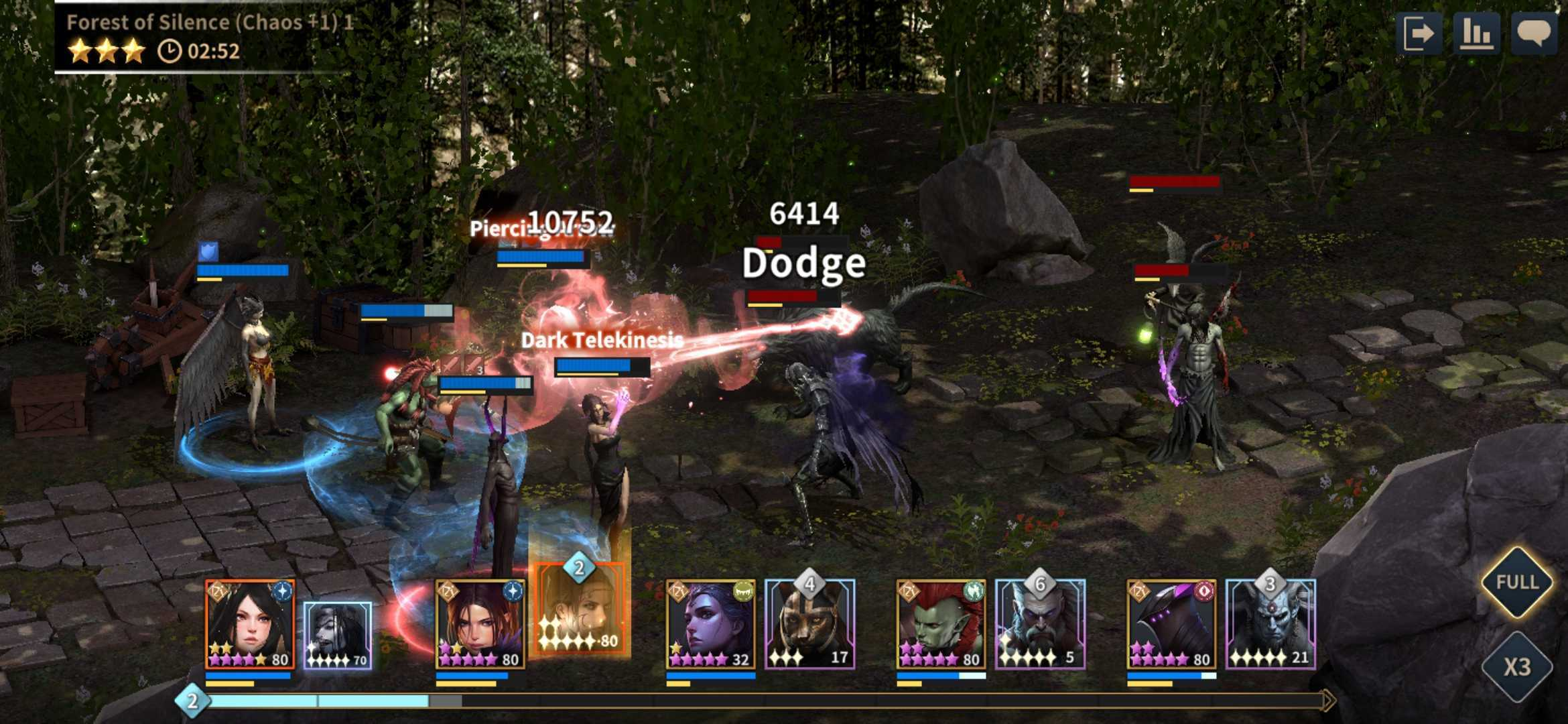This screenshot has height=724, width=1568.
Task: Toggle the FULL auto-battle button
Action: (1516, 582)
